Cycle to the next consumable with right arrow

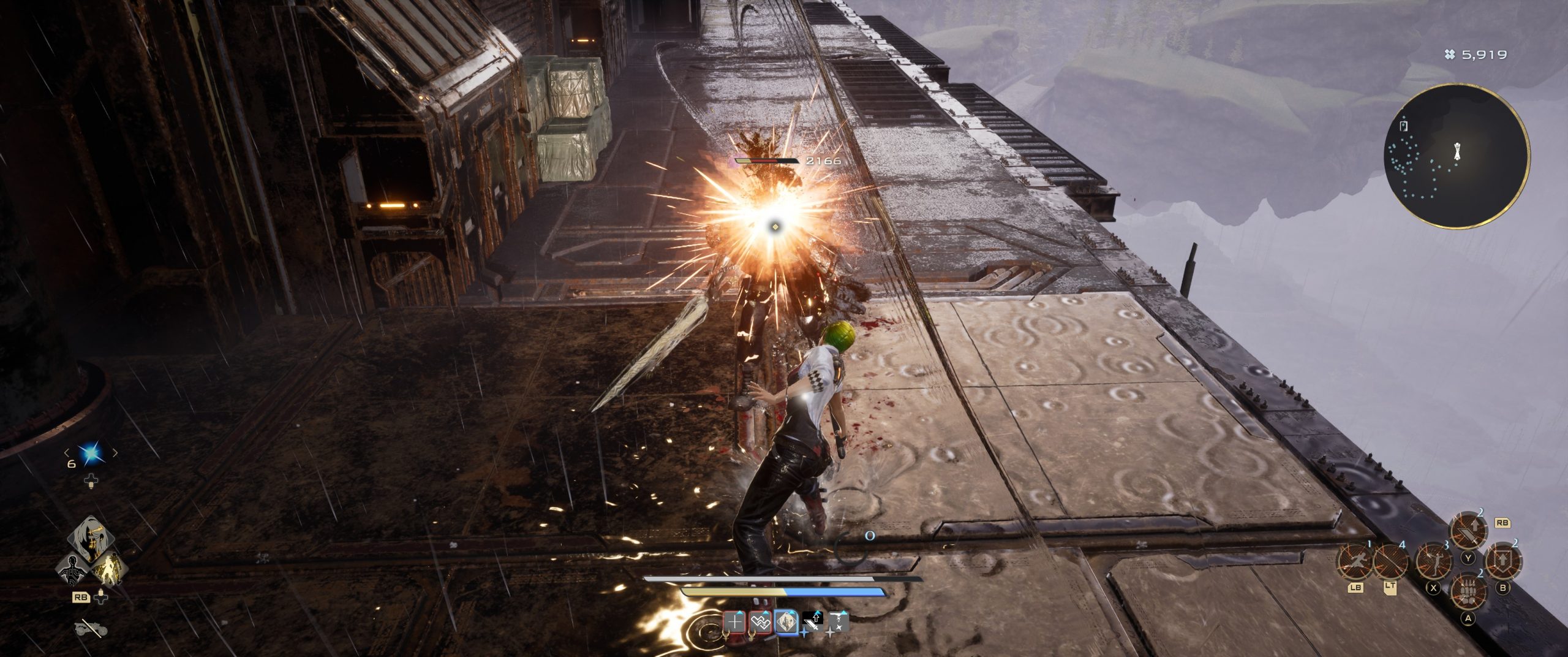tap(115, 454)
